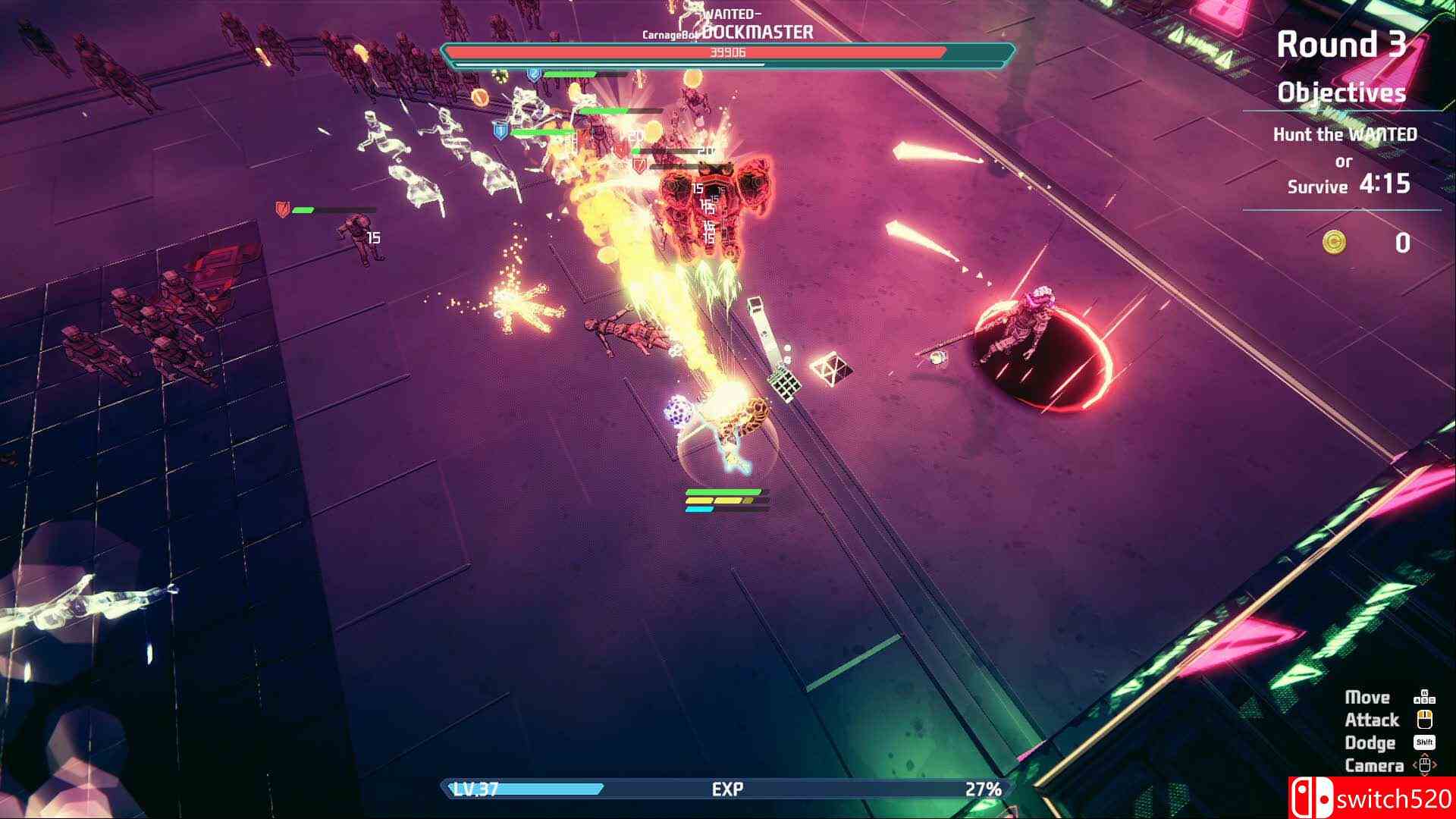
Task: Select the gold coin currency icon
Action: tap(1335, 242)
